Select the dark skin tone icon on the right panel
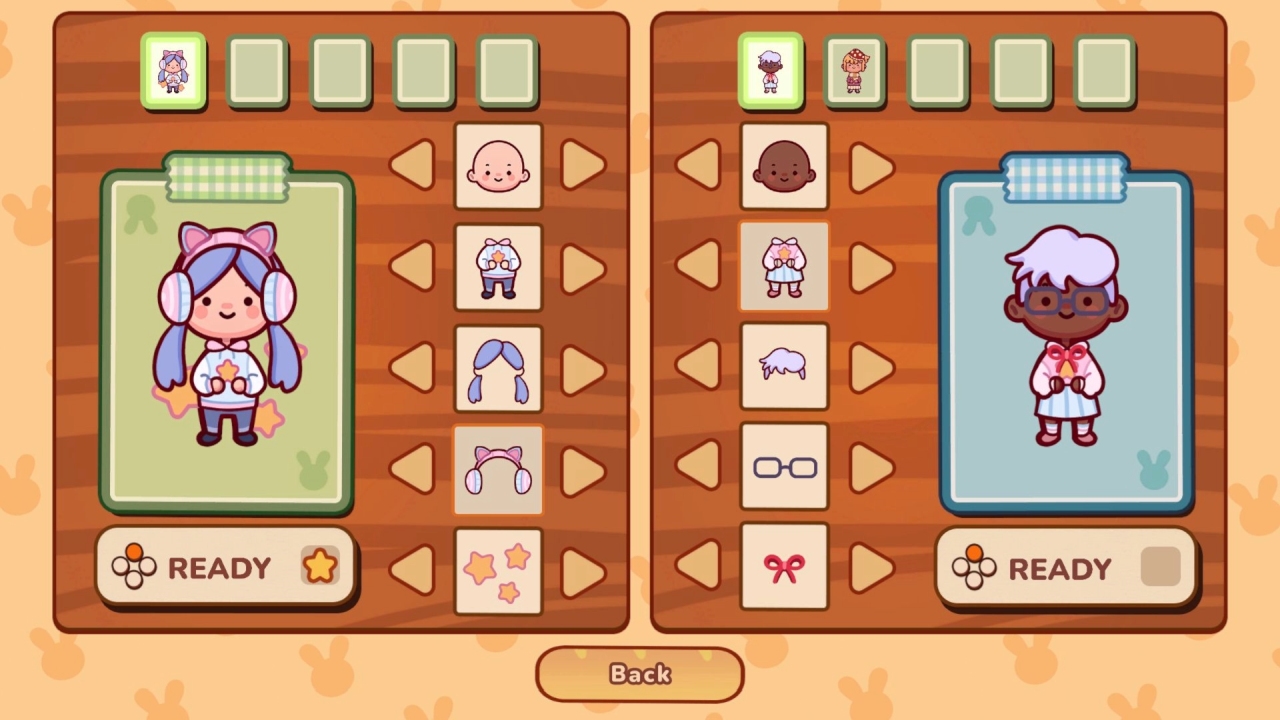Viewport: 1280px width, 720px height. [x=784, y=167]
